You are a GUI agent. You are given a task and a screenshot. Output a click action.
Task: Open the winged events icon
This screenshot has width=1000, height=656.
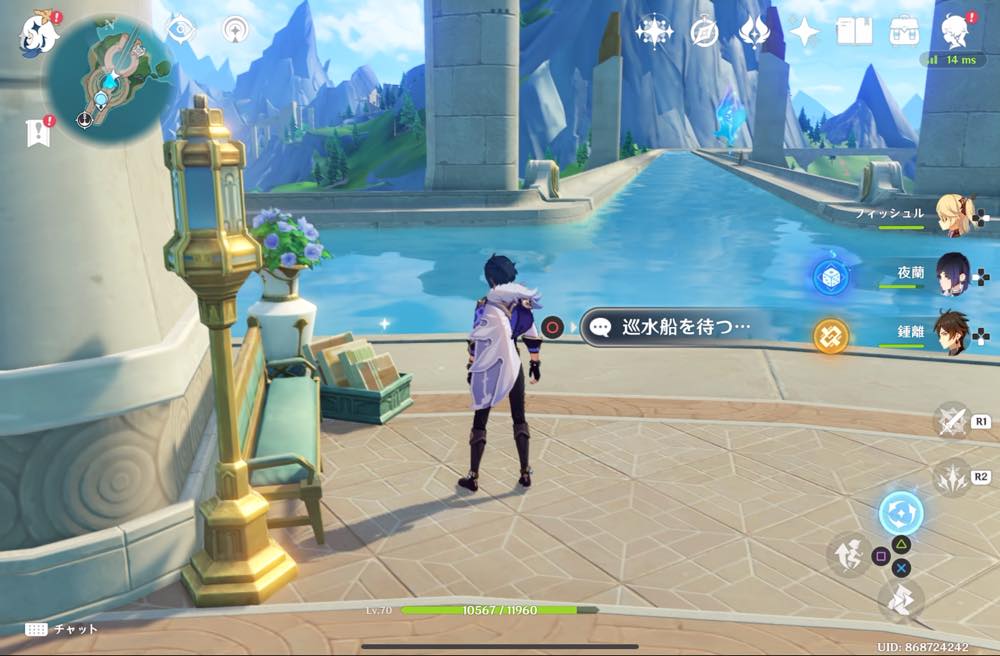pyautogui.click(x=753, y=32)
